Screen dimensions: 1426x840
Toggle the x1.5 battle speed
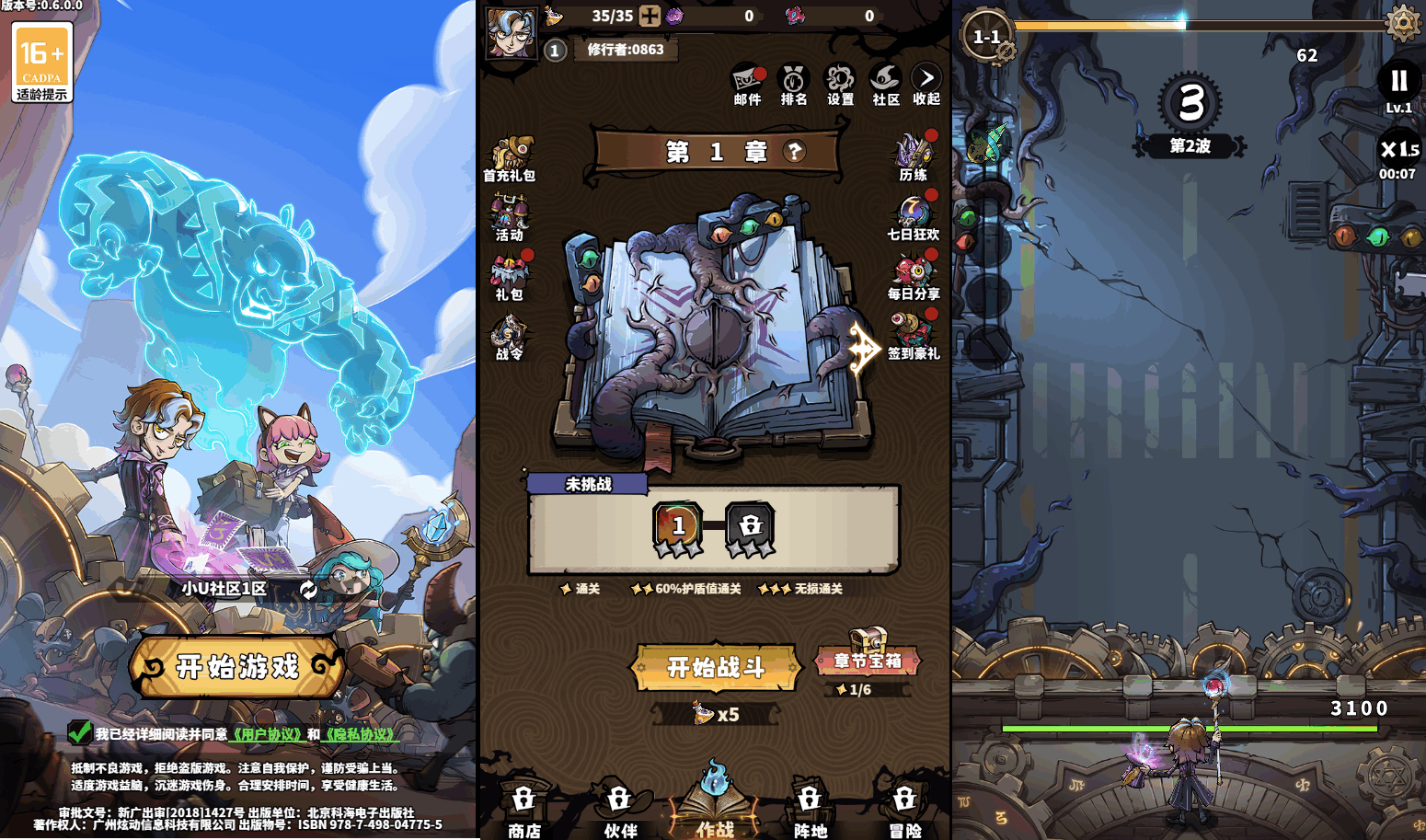pos(1397,148)
